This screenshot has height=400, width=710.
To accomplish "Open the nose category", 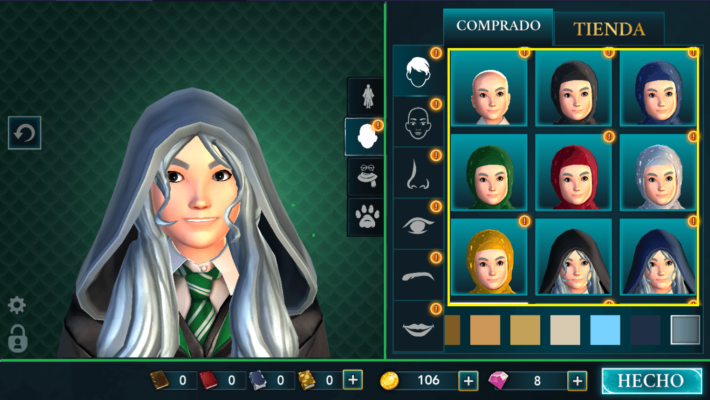I will pyautogui.click(x=418, y=174).
